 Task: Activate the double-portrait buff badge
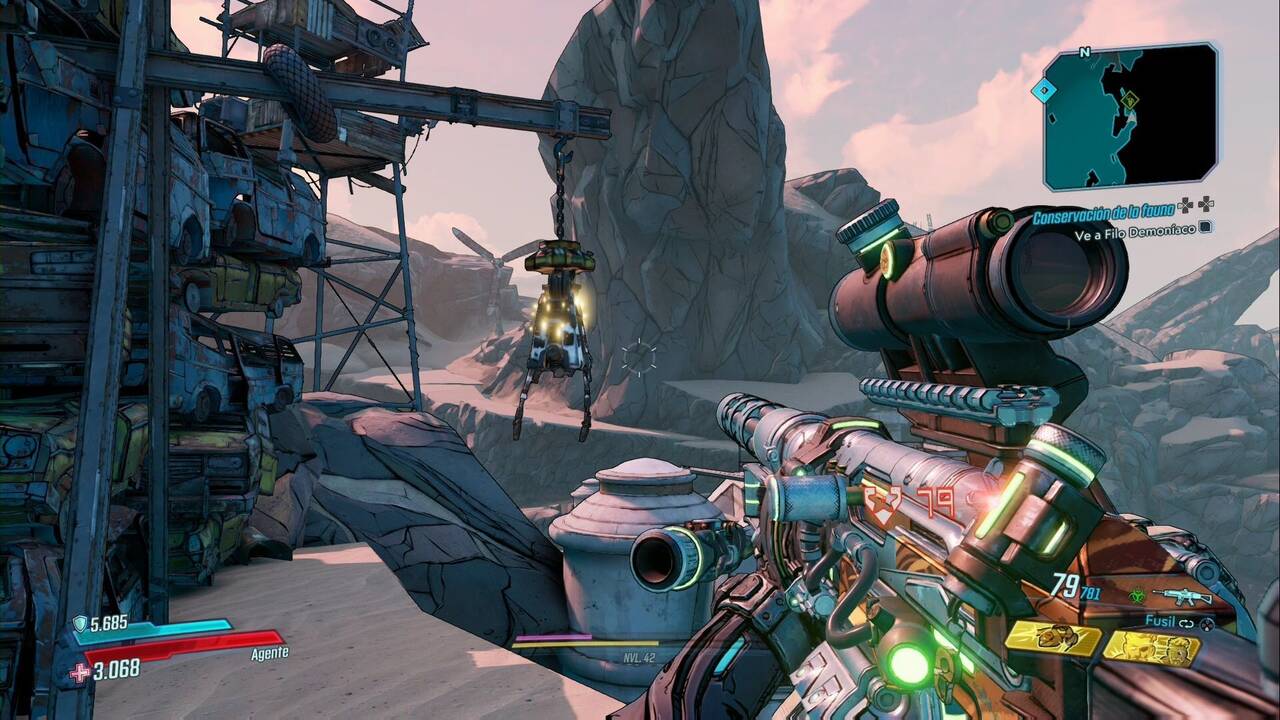coord(1153,649)
